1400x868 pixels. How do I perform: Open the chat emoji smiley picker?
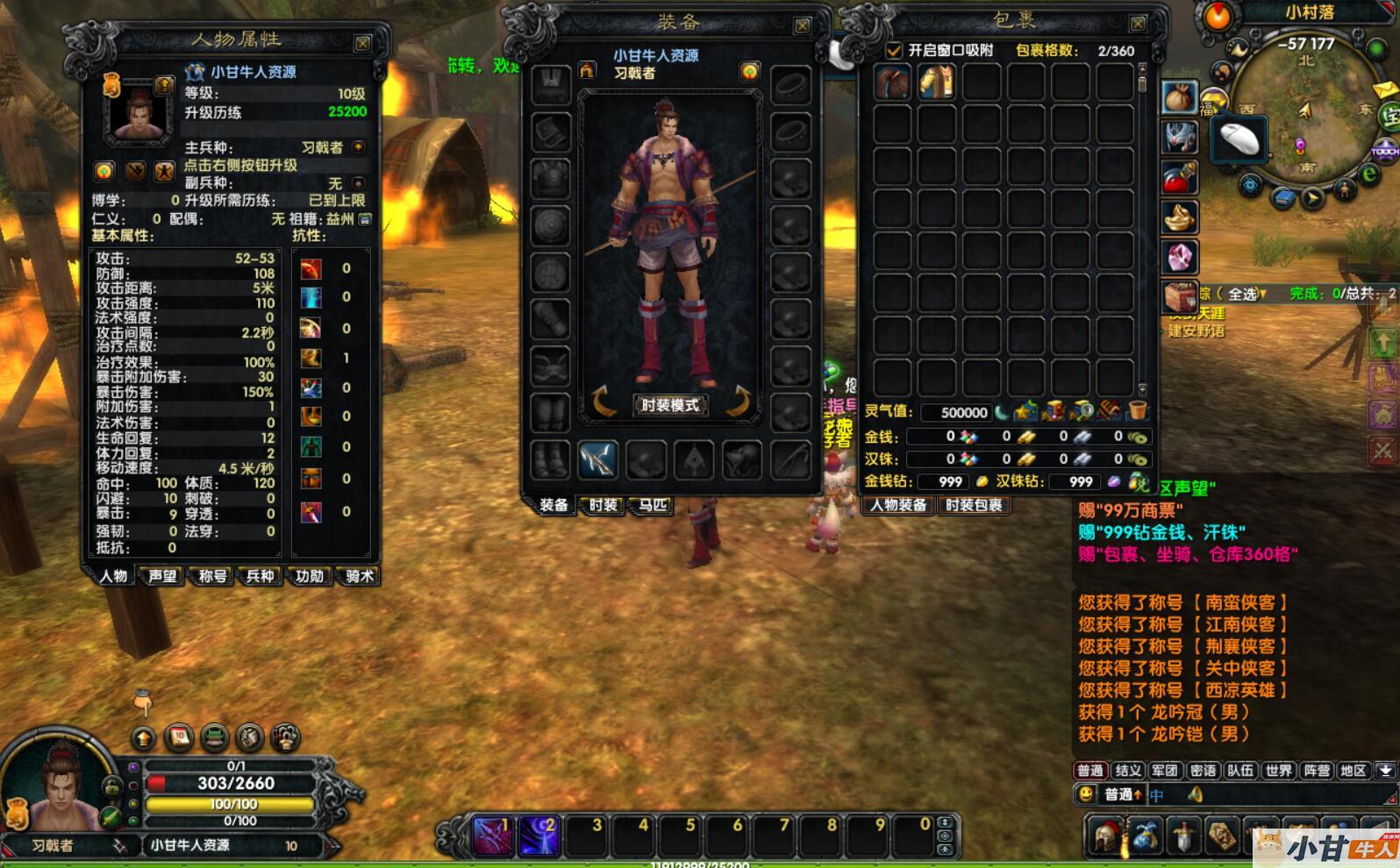point(1086,794)
